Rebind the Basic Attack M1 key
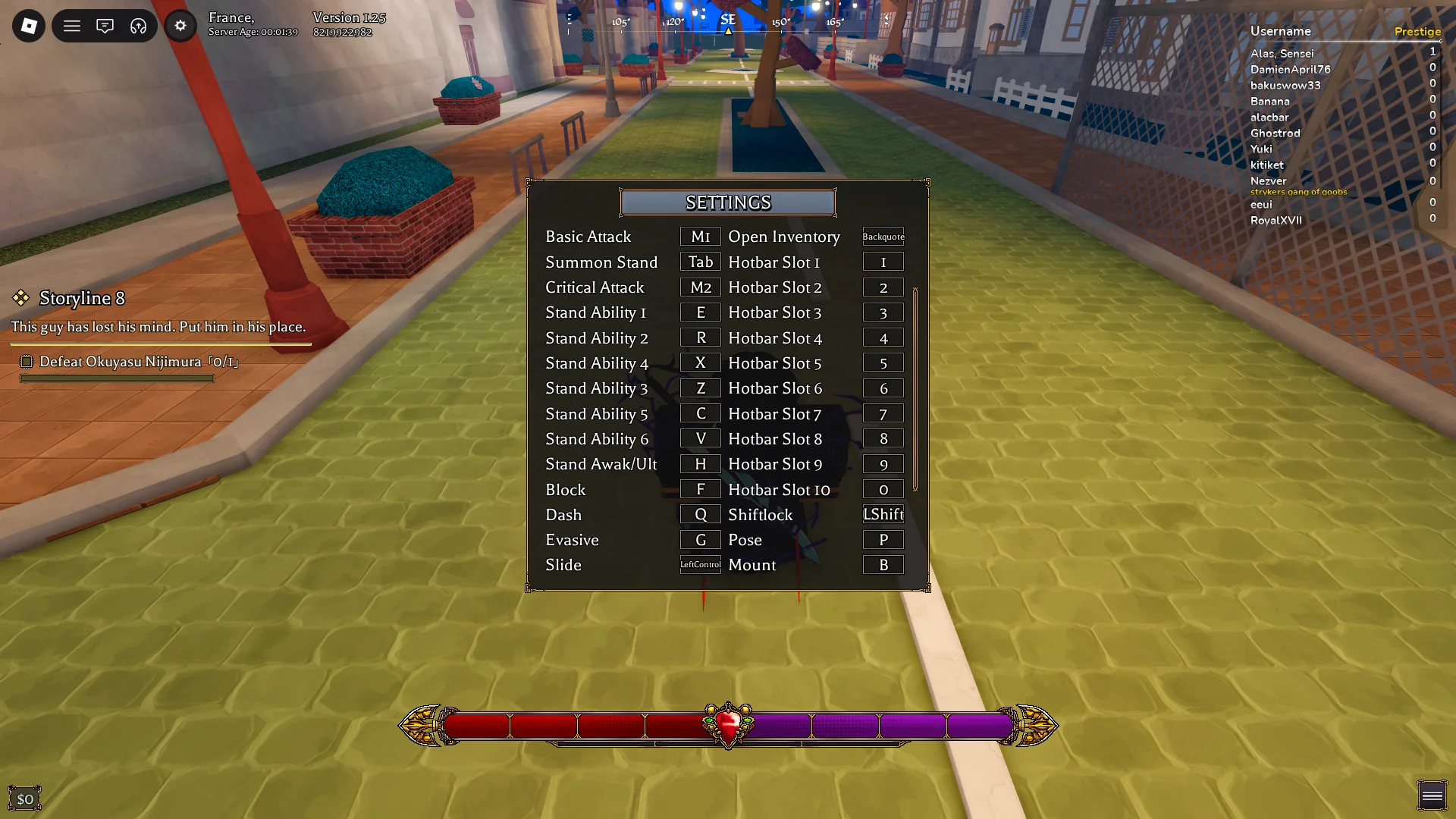The image size is (1456, 819). click(700, 236)
